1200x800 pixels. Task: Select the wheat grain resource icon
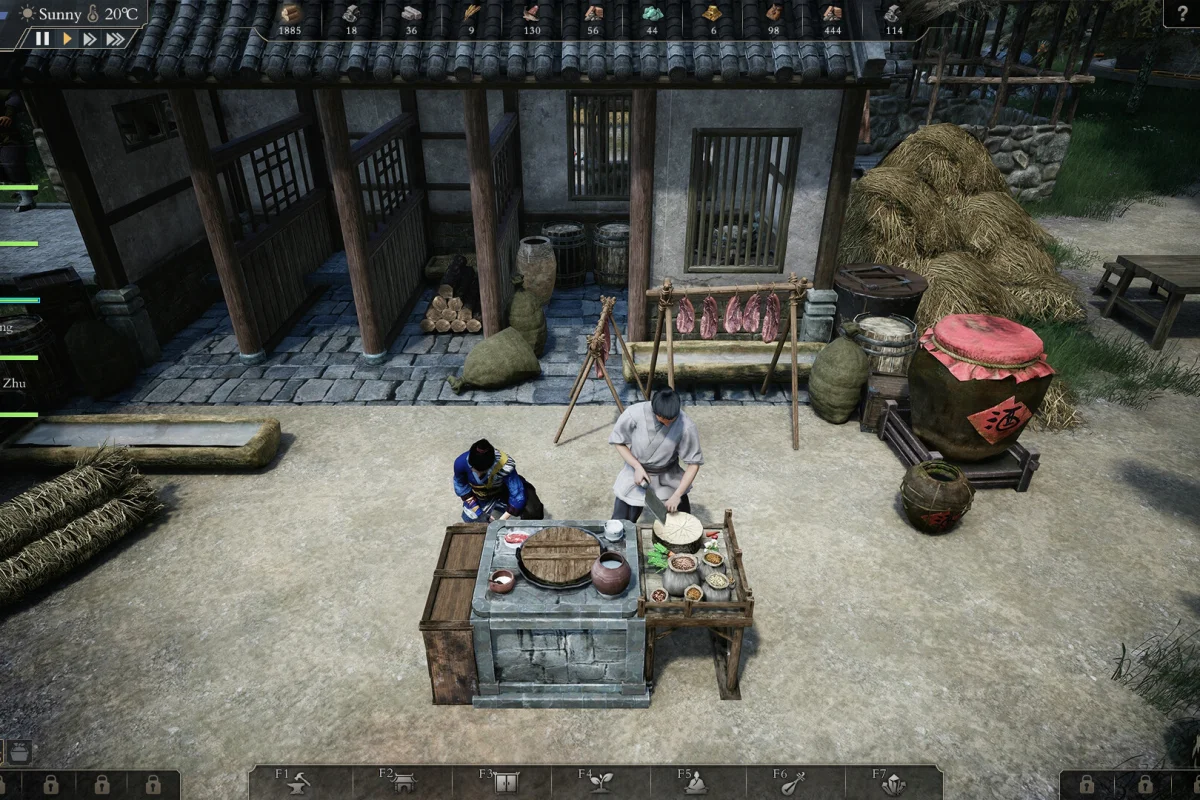471,14
